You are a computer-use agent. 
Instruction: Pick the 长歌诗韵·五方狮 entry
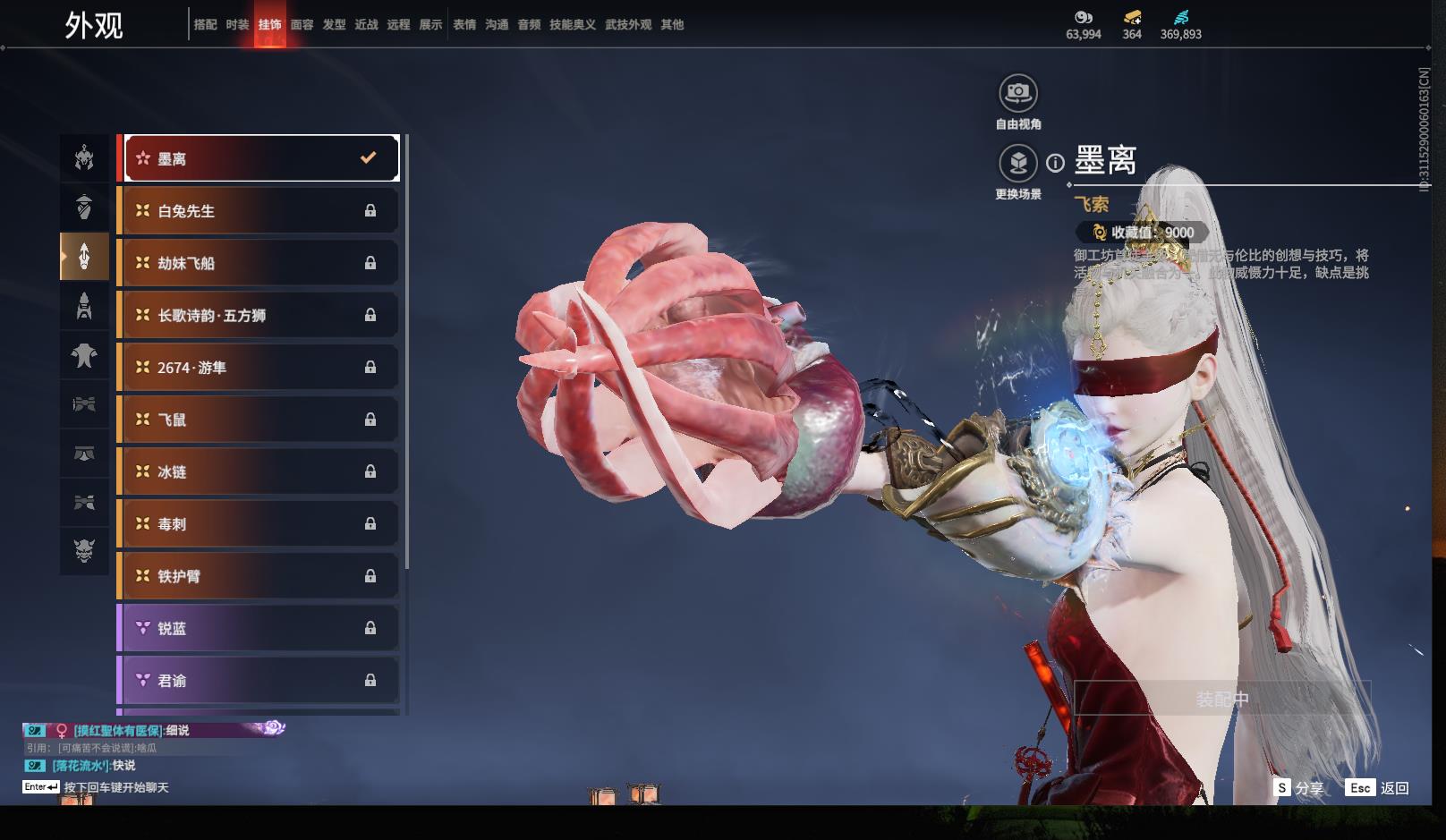260,315
